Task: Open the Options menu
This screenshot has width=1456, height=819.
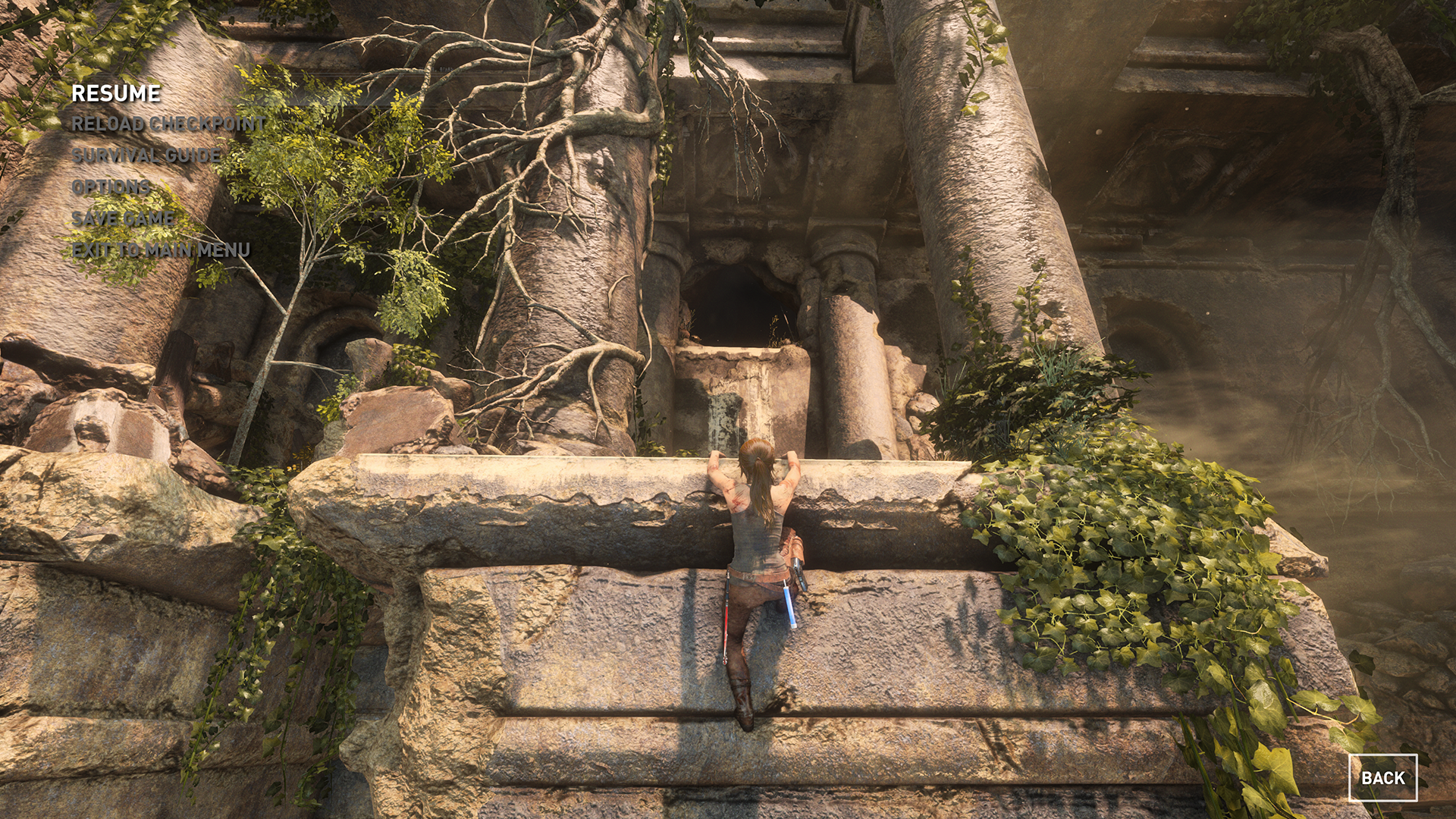Action: pyautogui.click(x=111, y=187)
